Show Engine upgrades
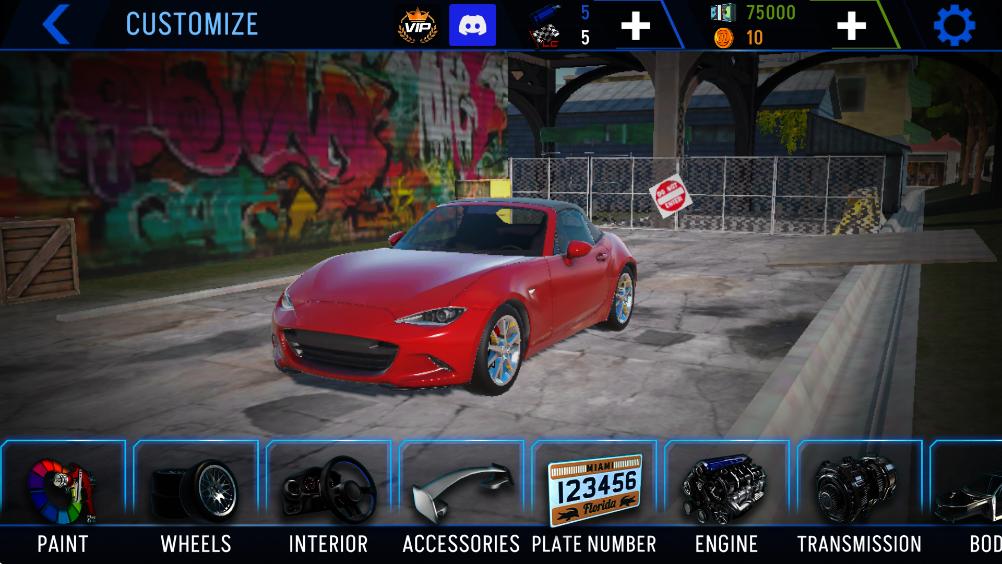The width and height of the screenshot is (1002, 564). pos(726,493)
